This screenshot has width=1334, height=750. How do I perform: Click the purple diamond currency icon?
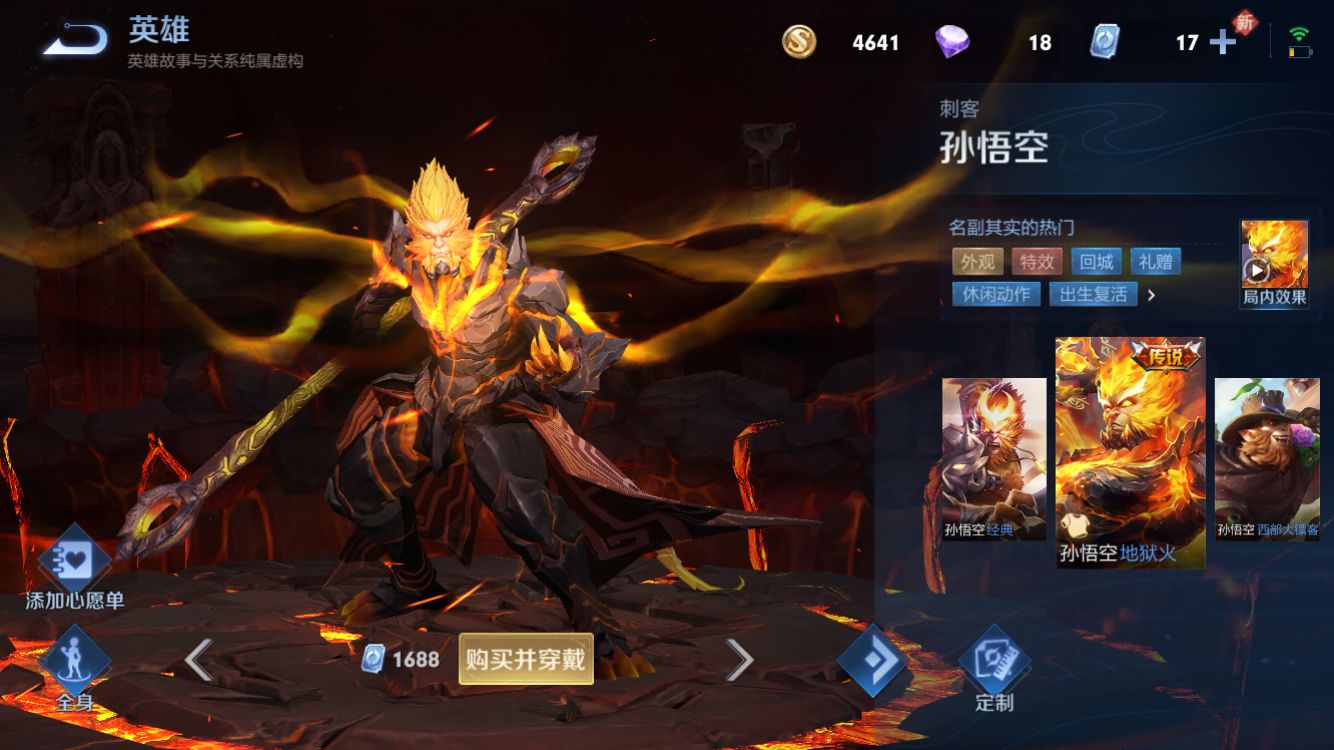click(x=951, y=42)
